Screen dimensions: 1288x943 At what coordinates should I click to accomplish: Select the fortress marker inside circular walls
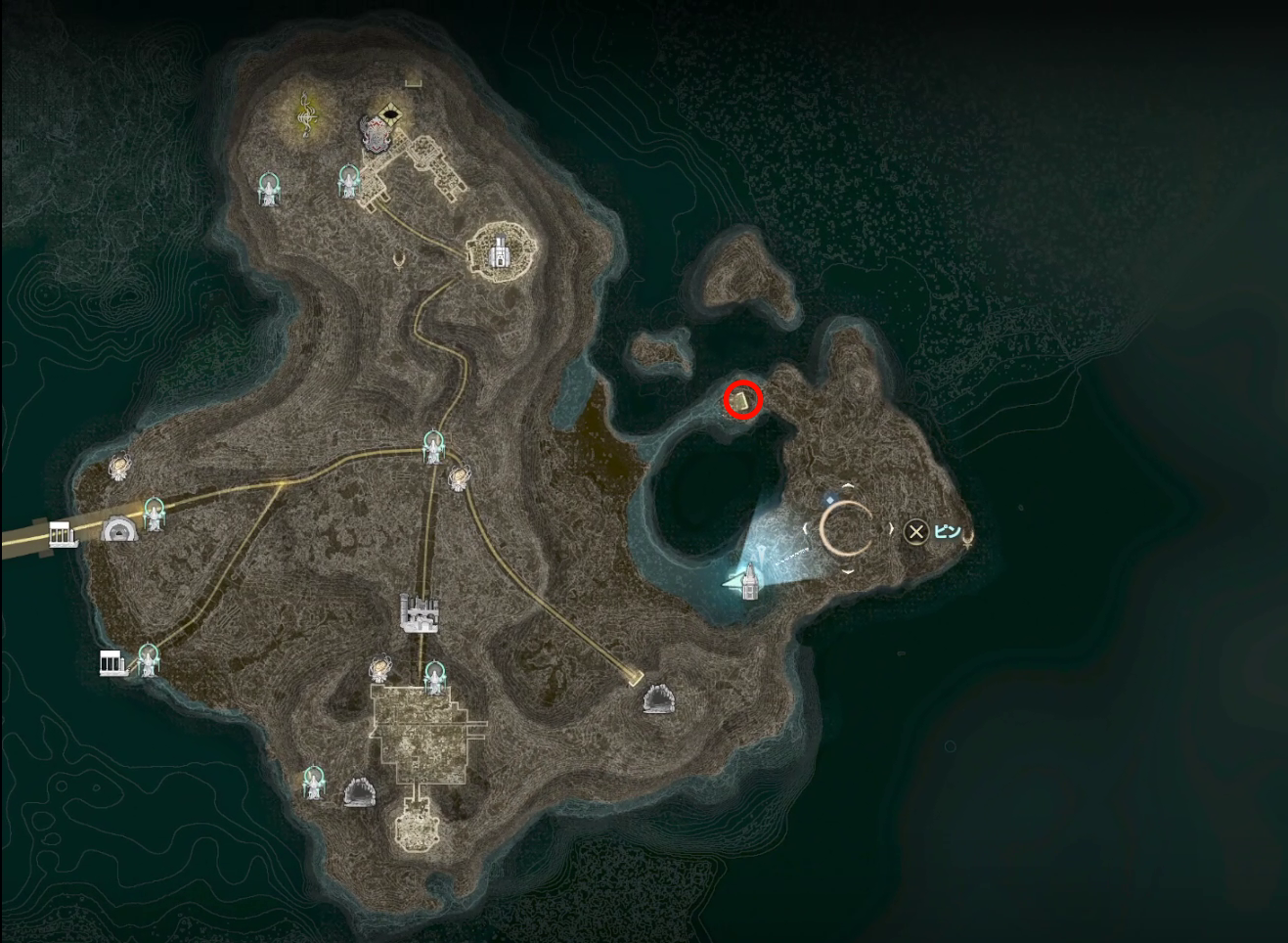[x=500, y=251]
